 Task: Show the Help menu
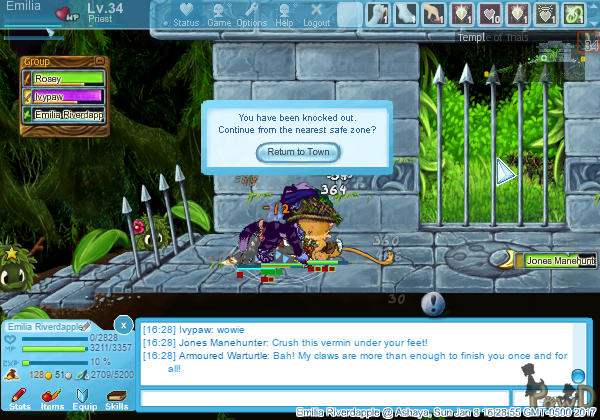tap(284, 14)
